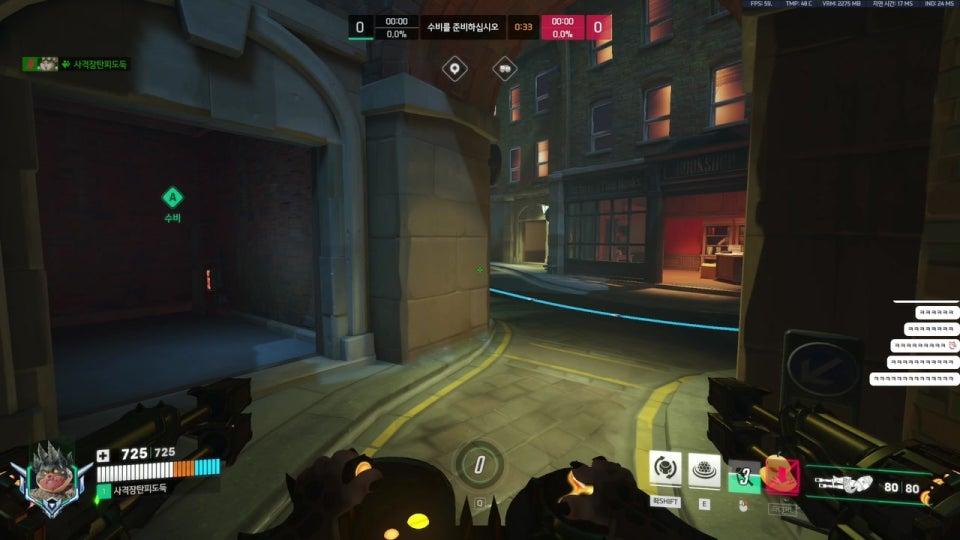
Task: Select the Grappling Claw cooldown icon
Action: (x=743, y=474)
